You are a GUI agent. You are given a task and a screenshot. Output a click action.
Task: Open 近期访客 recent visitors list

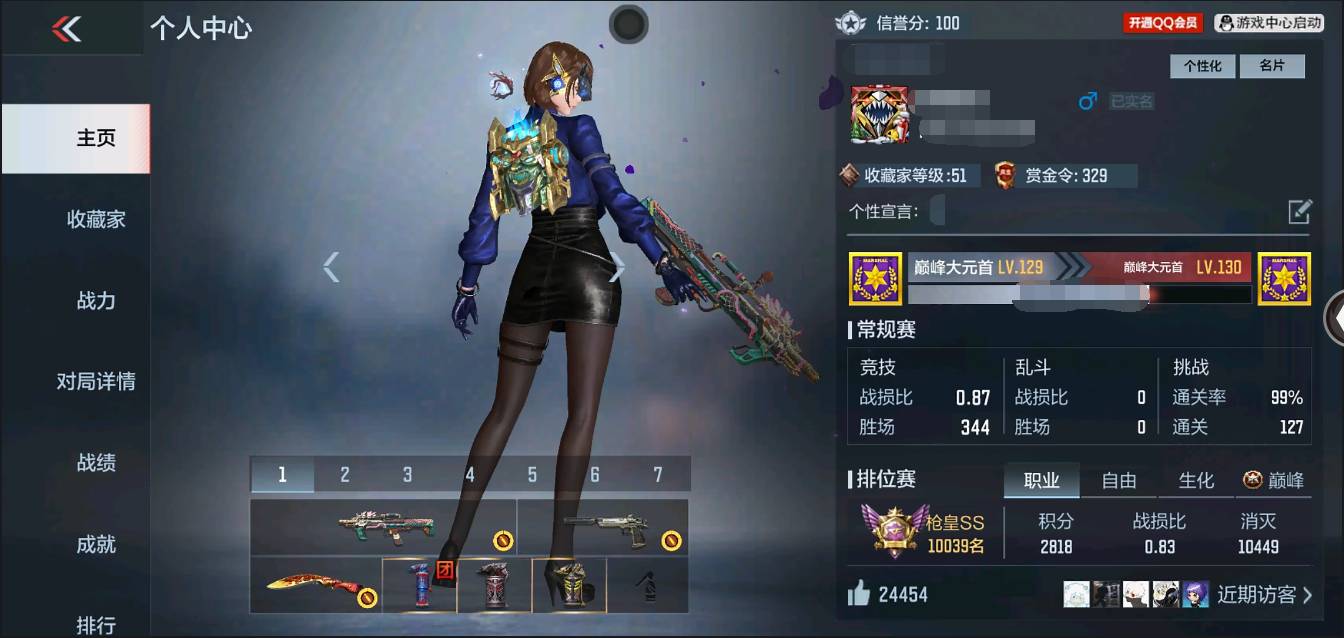click(1264, 595)
